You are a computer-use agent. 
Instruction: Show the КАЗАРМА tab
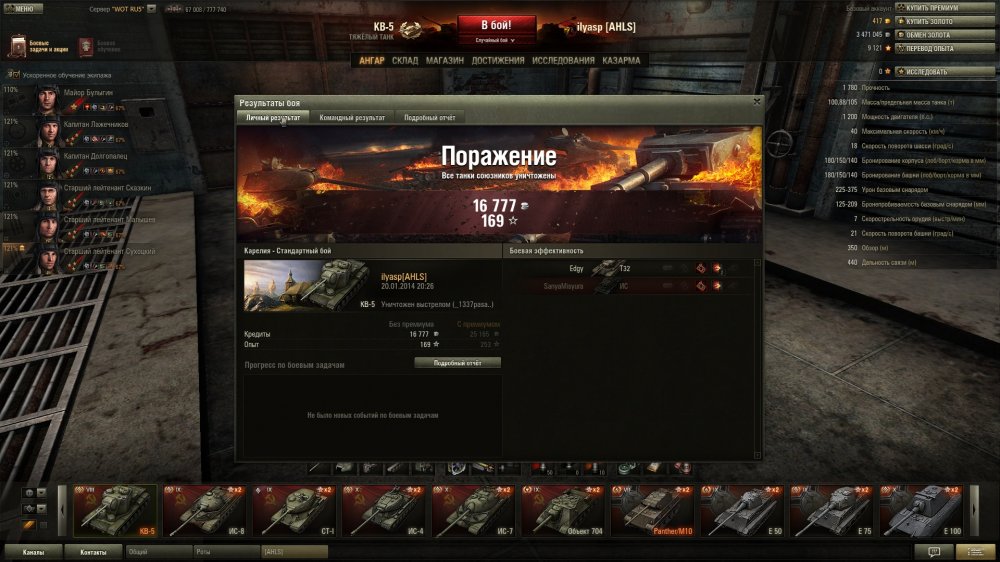tap(621, 60)
